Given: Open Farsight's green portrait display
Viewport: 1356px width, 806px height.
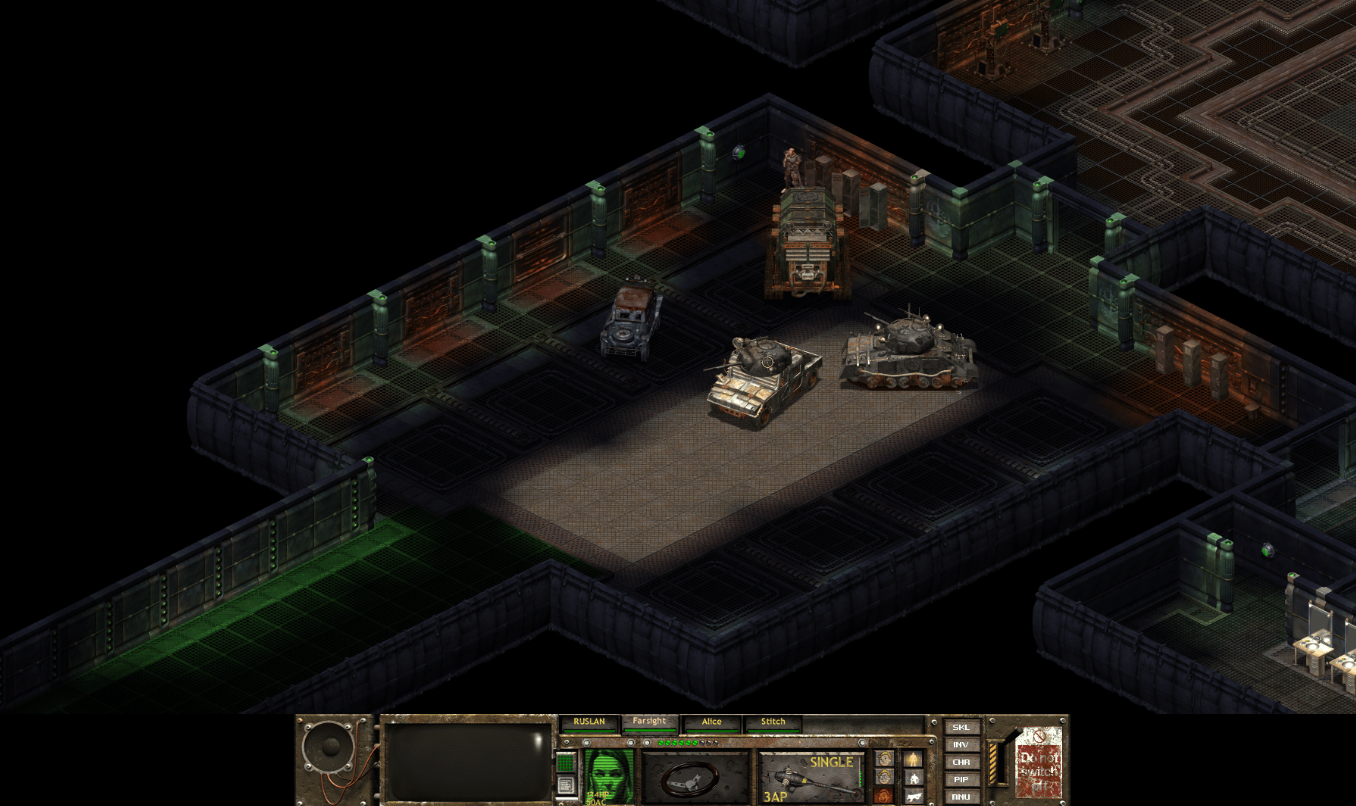Looking at the screenshot, I should (x=608, y=775).
